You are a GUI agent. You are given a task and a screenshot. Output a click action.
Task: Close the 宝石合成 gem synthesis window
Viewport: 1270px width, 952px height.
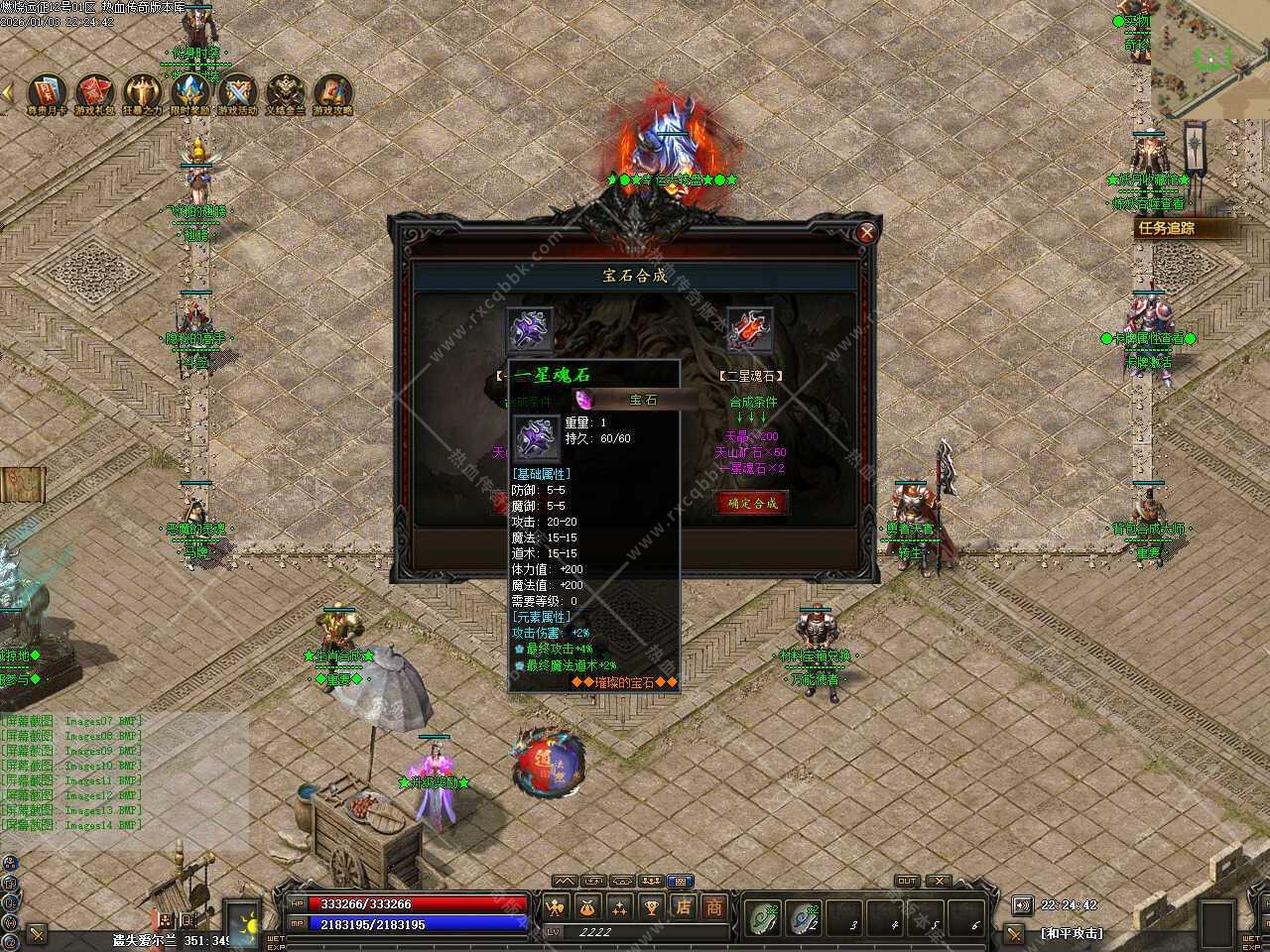click(x=867, y=233)
